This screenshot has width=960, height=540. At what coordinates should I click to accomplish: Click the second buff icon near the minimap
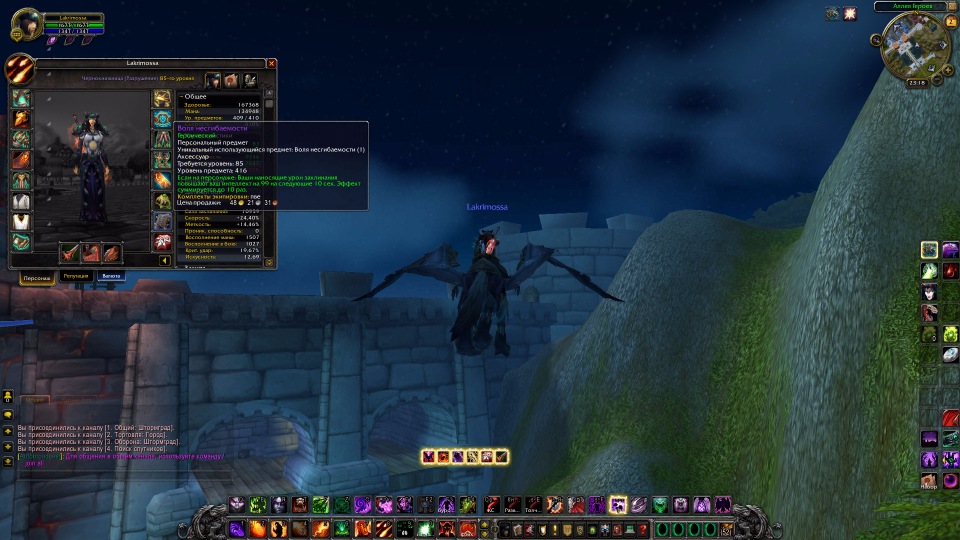click(851, 13)
